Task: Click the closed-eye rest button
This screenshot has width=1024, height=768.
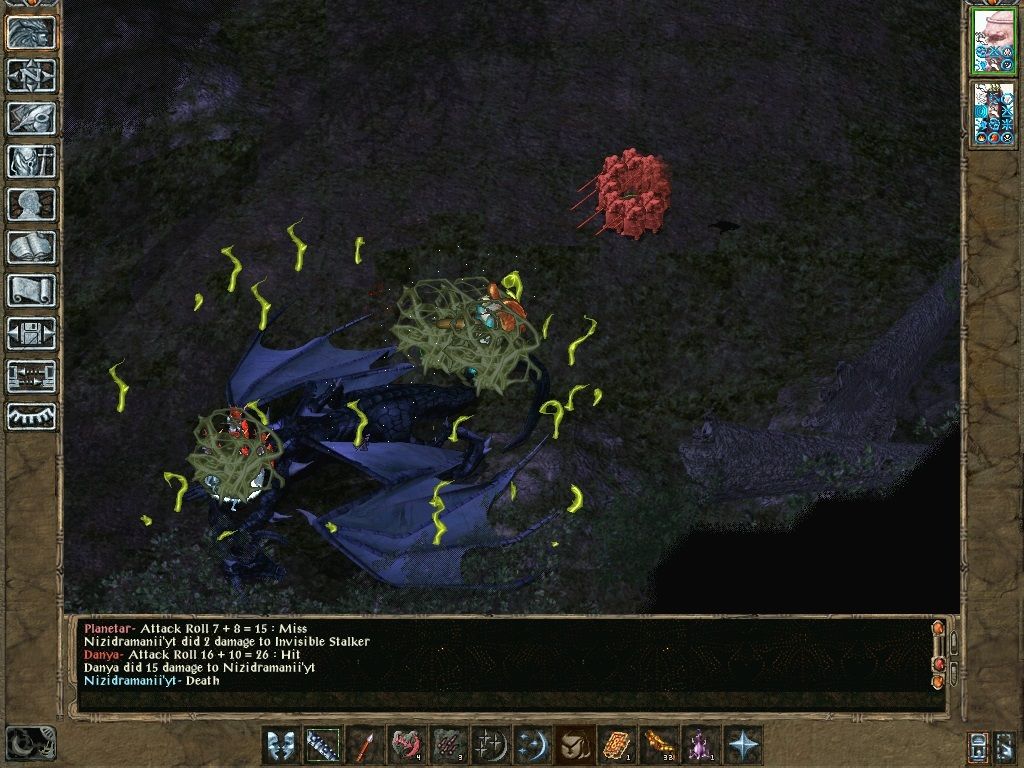Action: [x=31, y=417]
